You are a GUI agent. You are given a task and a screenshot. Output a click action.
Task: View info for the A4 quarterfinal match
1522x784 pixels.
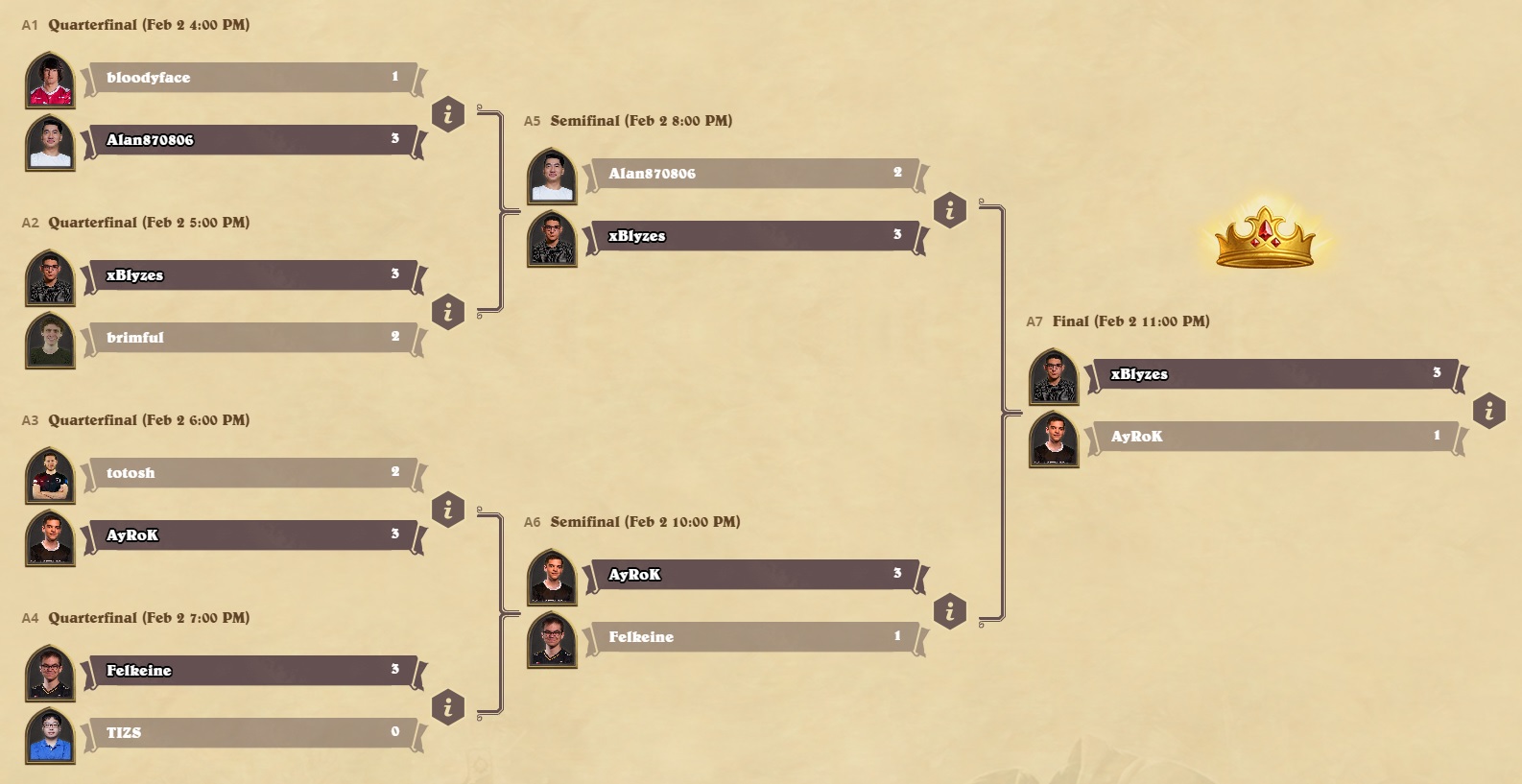point(448,707)
